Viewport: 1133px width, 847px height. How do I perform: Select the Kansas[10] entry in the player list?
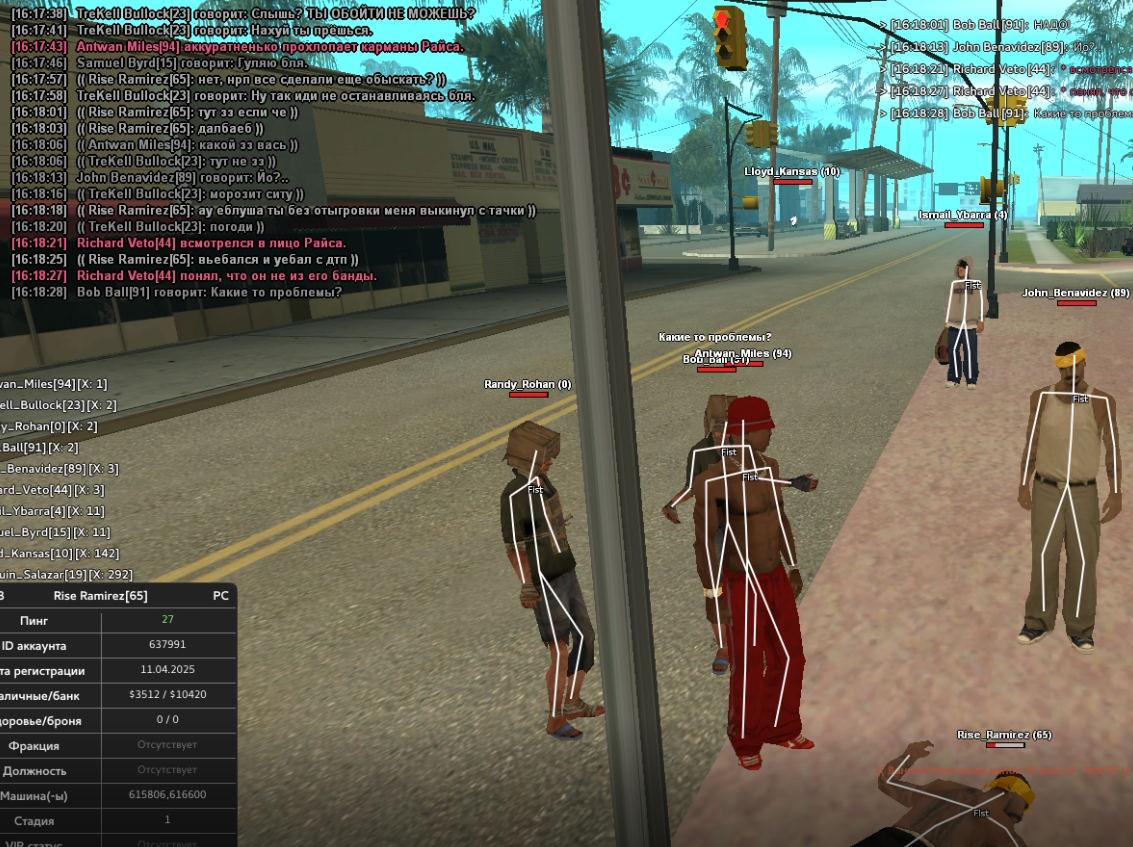click(58, 553)
